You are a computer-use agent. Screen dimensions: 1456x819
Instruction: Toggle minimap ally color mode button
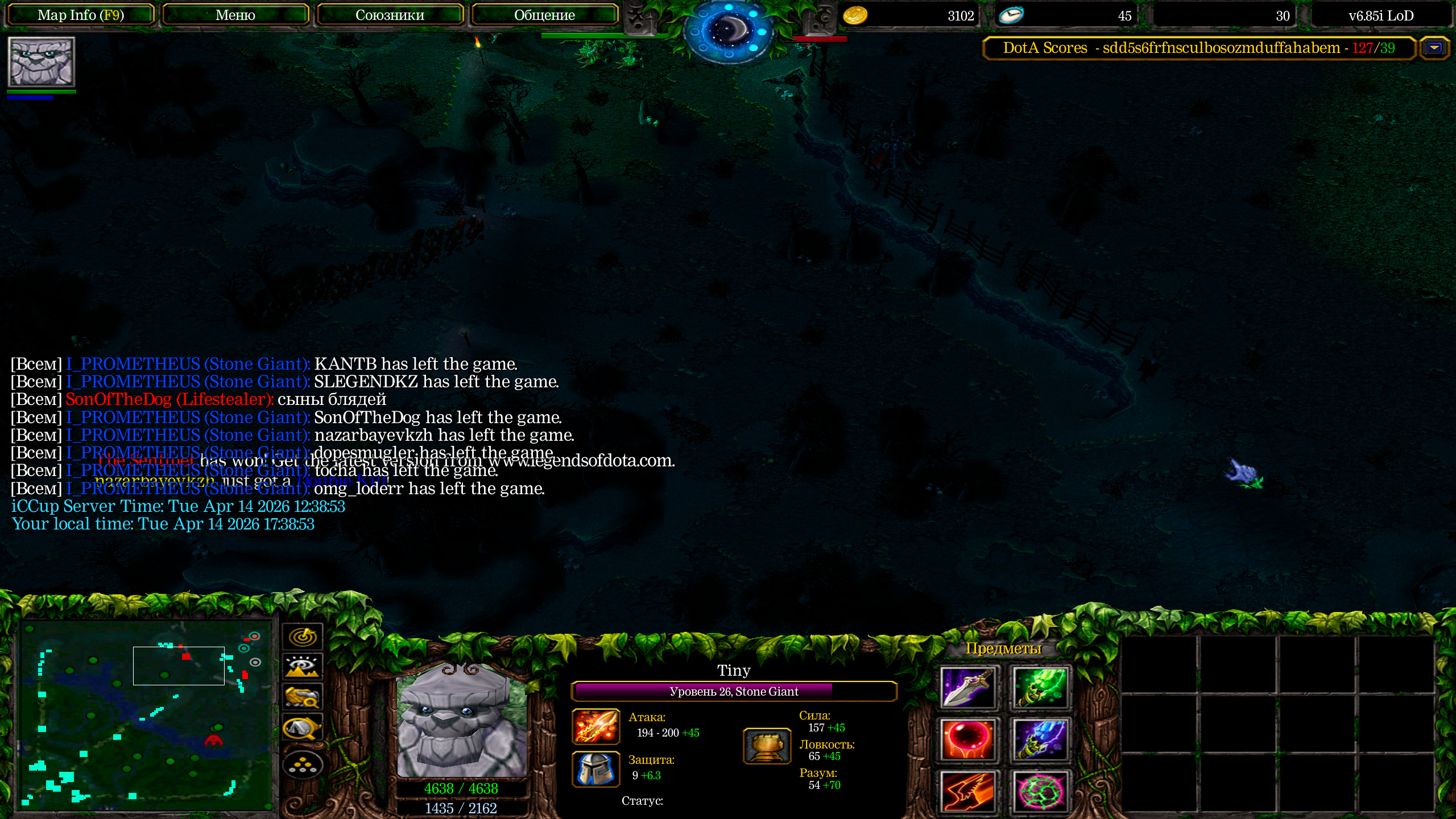[x=303, y=697]
